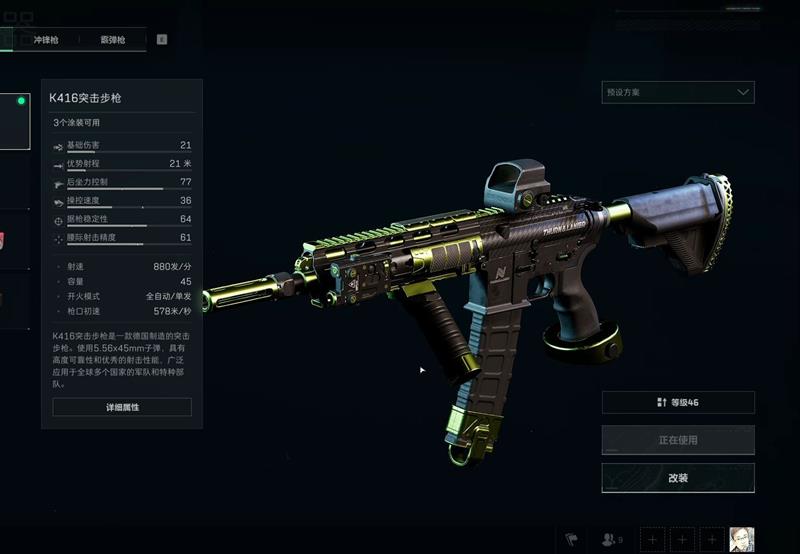Open the friends list icon
Screen dimensions: 800x554
pyautogui.click(x=611, y=539)
